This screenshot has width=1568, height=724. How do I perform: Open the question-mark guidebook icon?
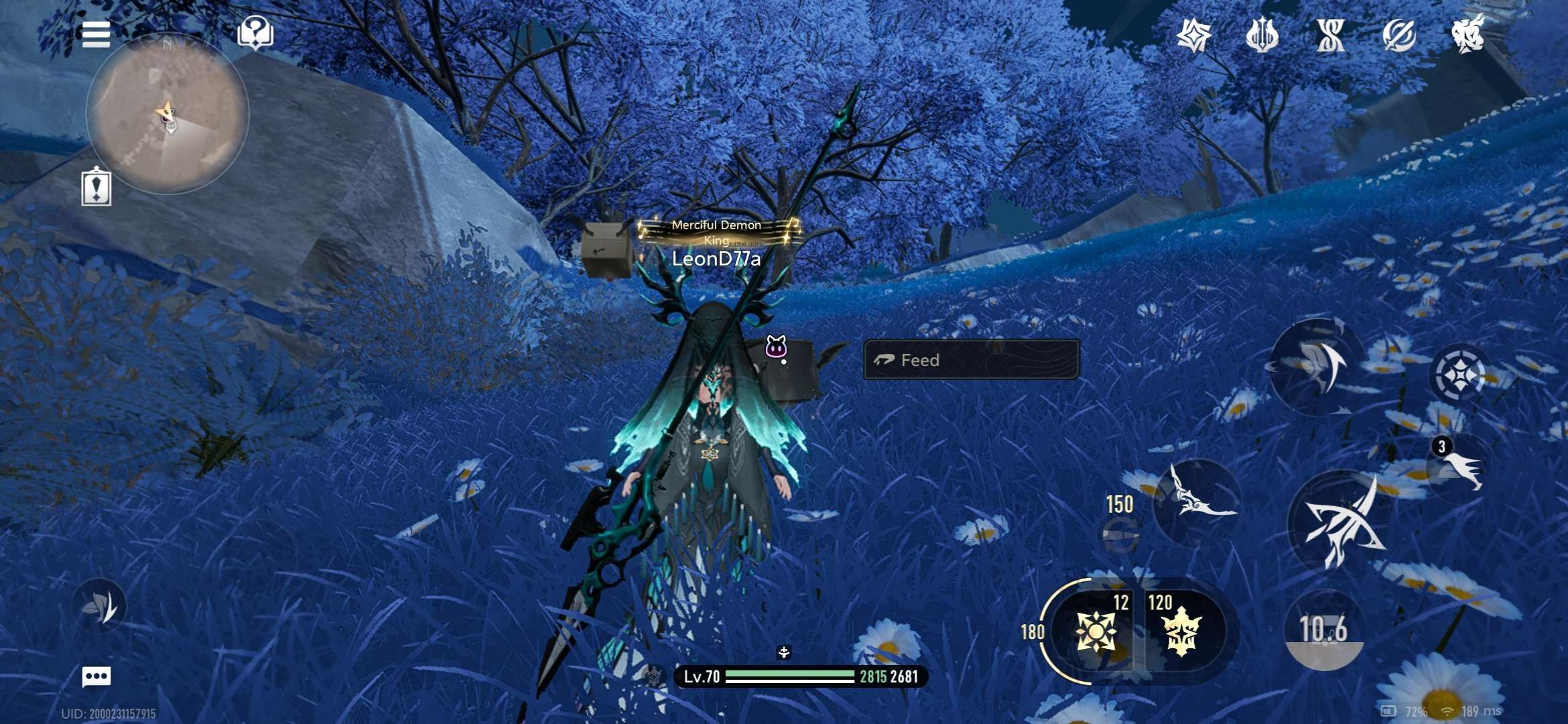255,33
